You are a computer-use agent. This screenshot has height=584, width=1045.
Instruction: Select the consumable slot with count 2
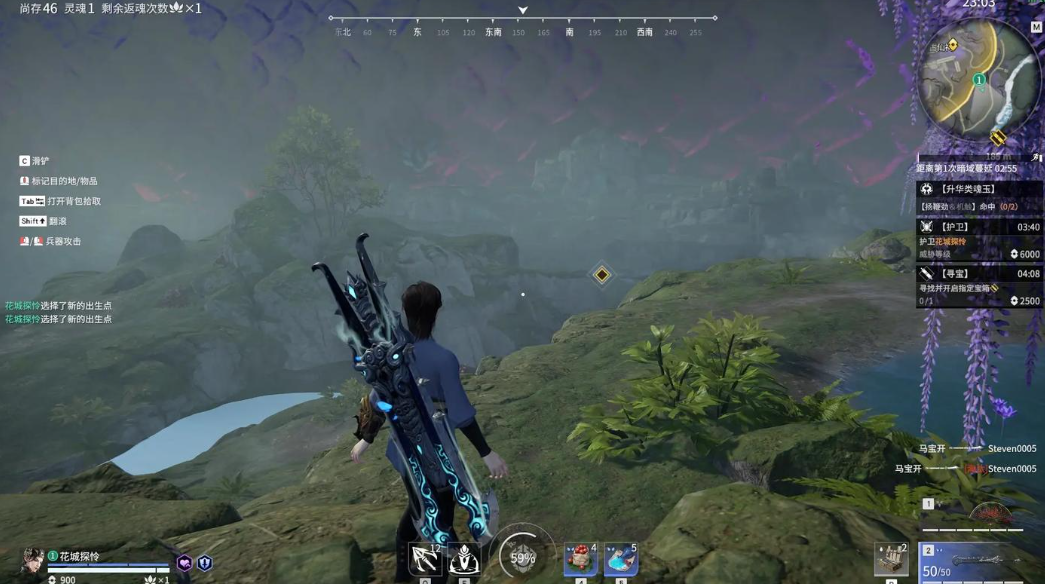coord(891,560)
